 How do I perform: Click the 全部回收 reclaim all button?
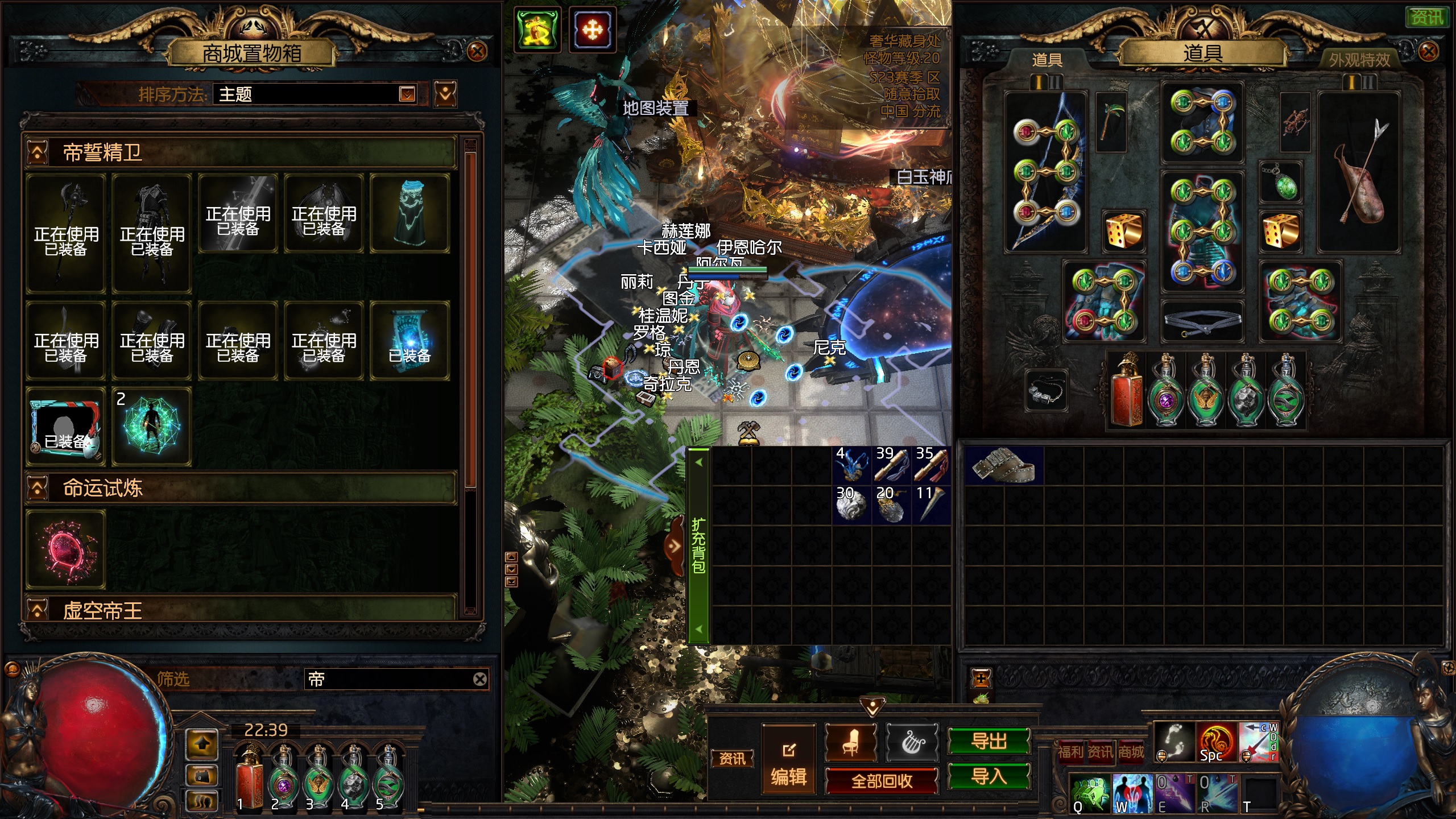click(x=881, y=781)
